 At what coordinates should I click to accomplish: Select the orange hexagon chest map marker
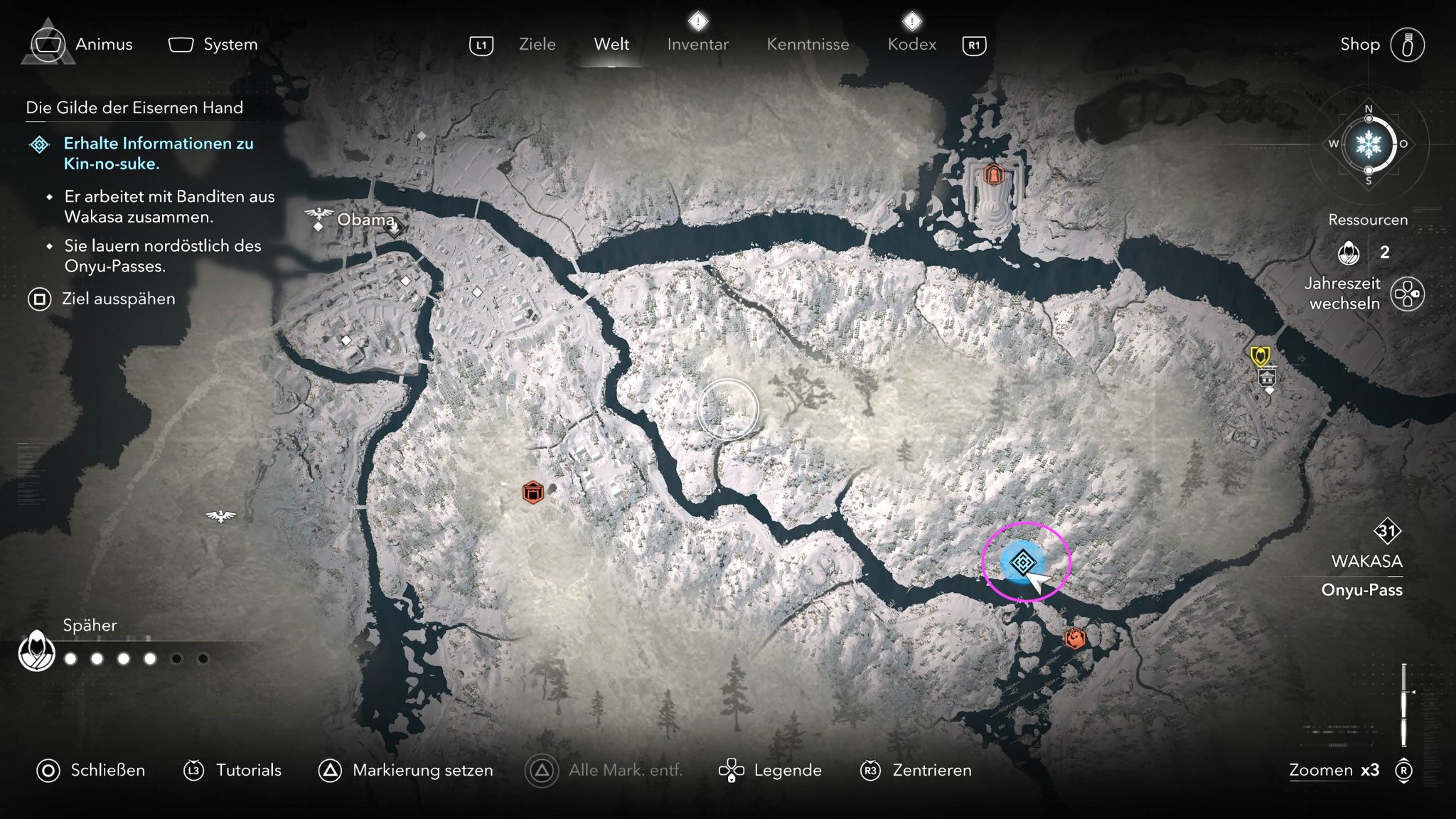tap(532, 492)
